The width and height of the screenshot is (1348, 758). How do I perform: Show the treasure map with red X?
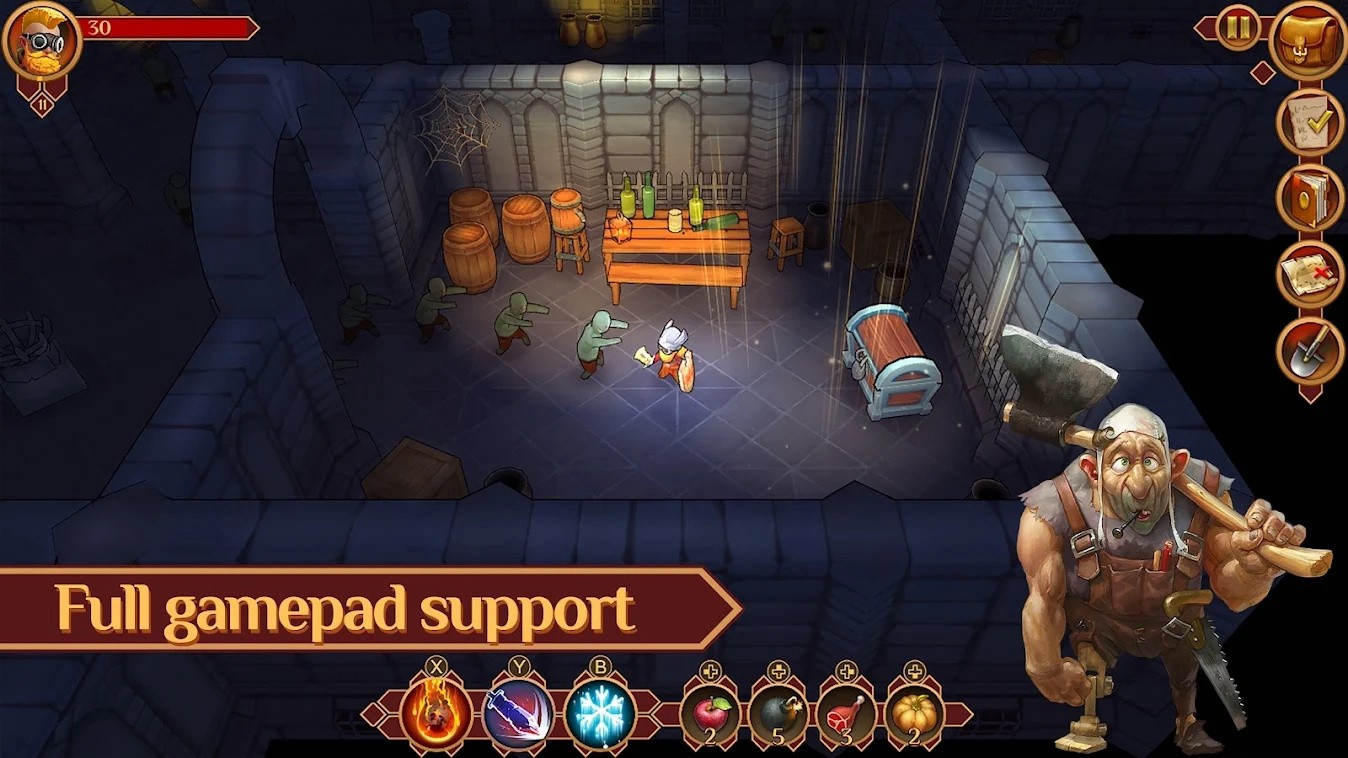(1310, 273)
